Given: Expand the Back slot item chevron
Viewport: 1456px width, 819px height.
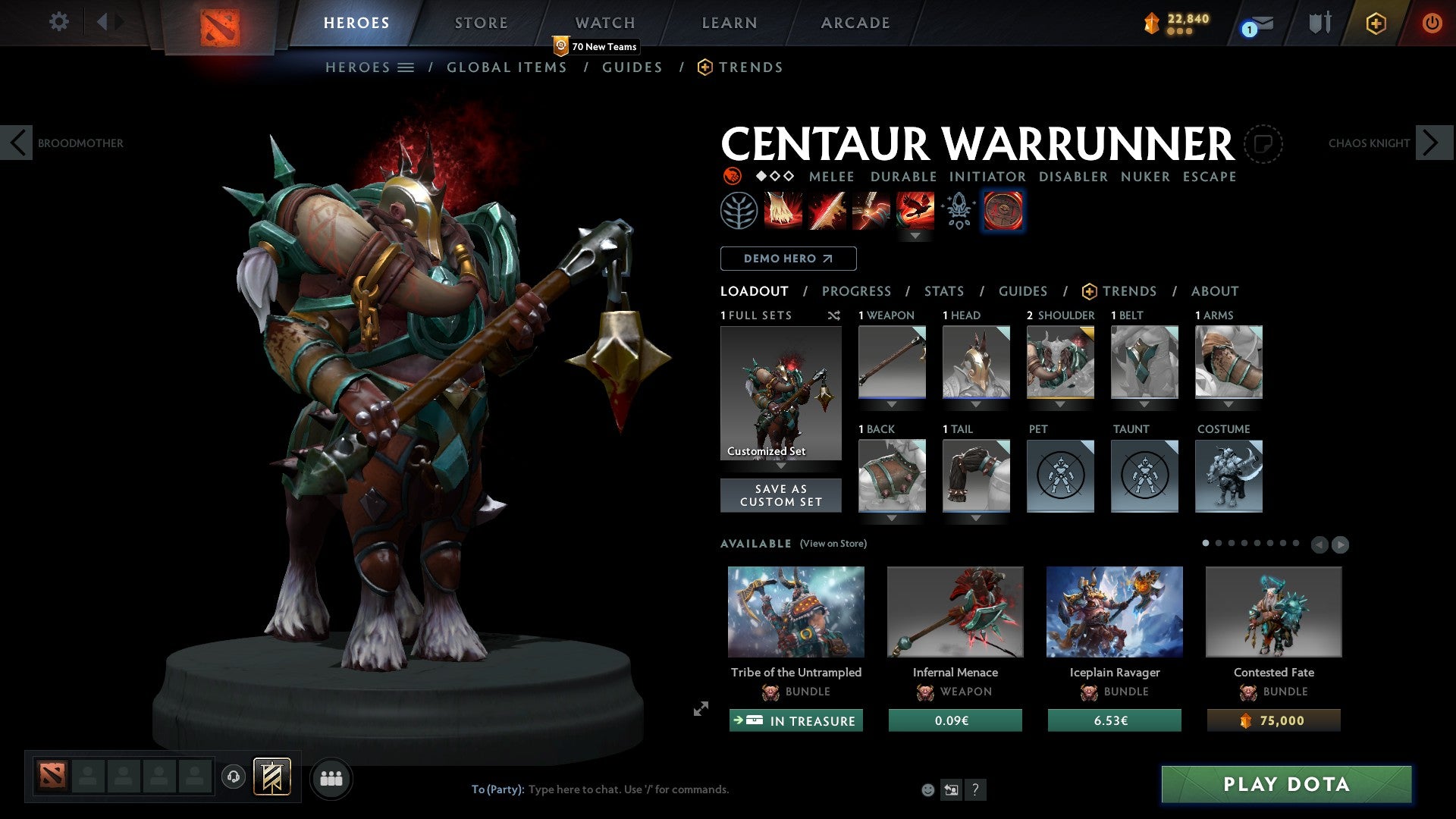Looking at the screenshot, I should 892,517.
